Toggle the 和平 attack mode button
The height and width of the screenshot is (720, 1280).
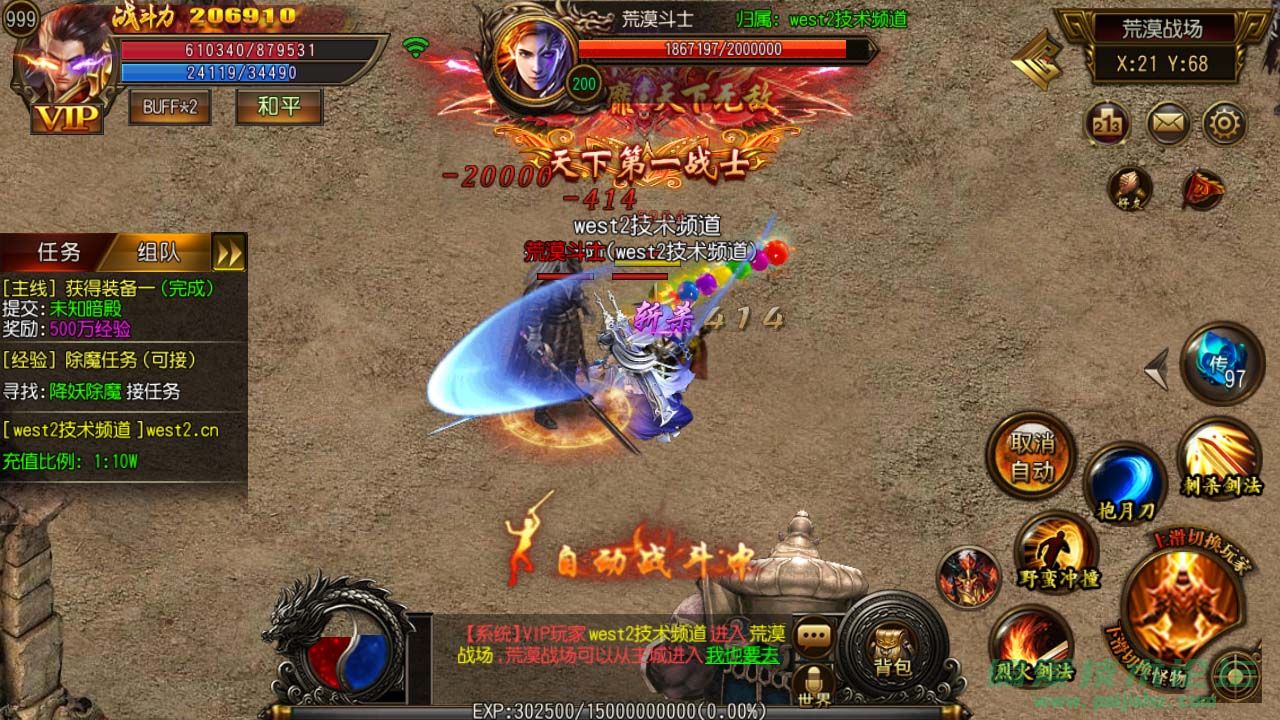tap(279, 107)
